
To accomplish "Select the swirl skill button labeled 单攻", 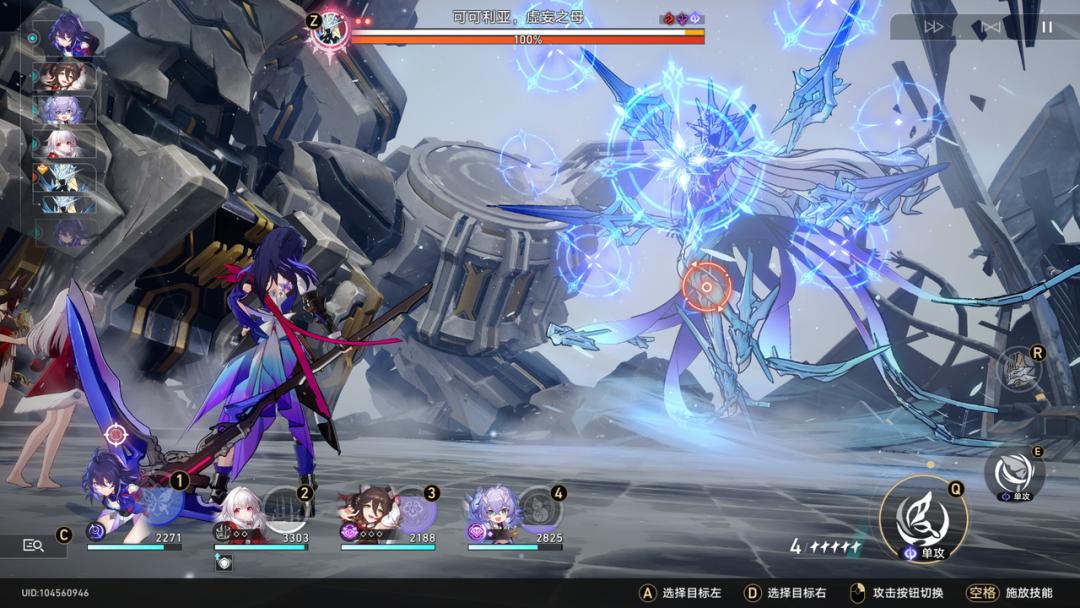I will [x=1014, y=474].
